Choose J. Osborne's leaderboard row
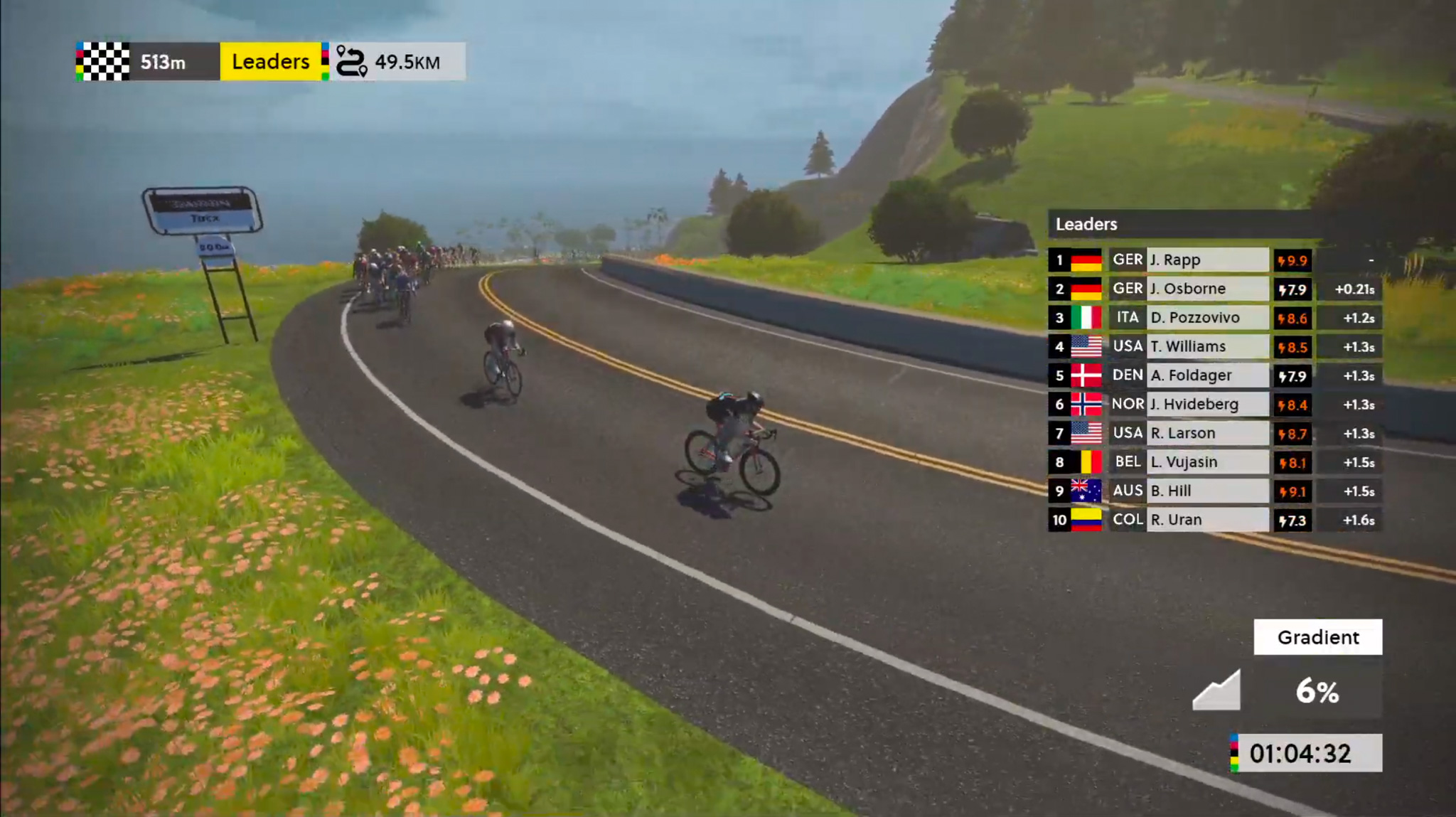The image size is (1456, 817). coord(1207,289)
